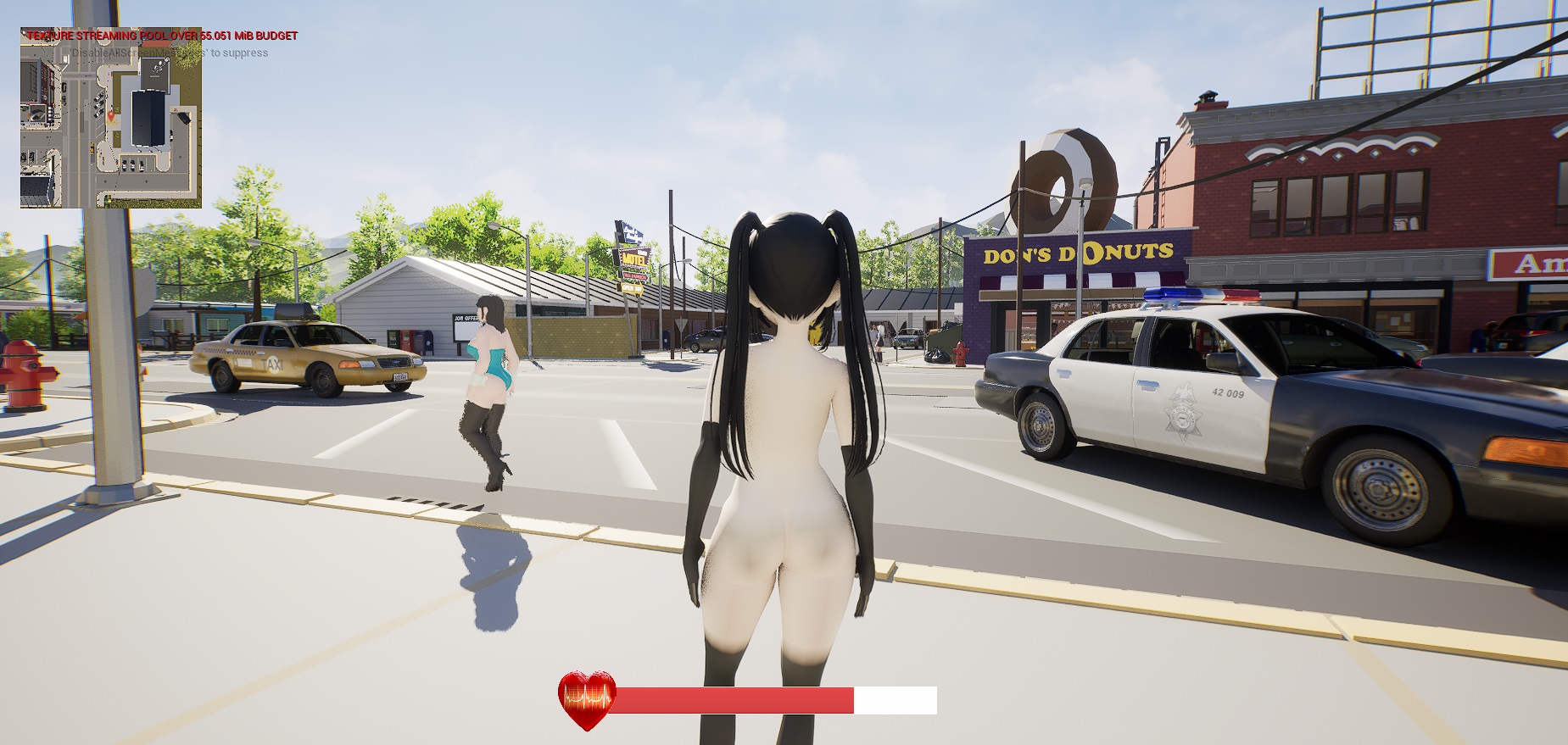
Task: Toggle the texture streaming warning message off
Action: pyautogui.click(x=161, y=36)
